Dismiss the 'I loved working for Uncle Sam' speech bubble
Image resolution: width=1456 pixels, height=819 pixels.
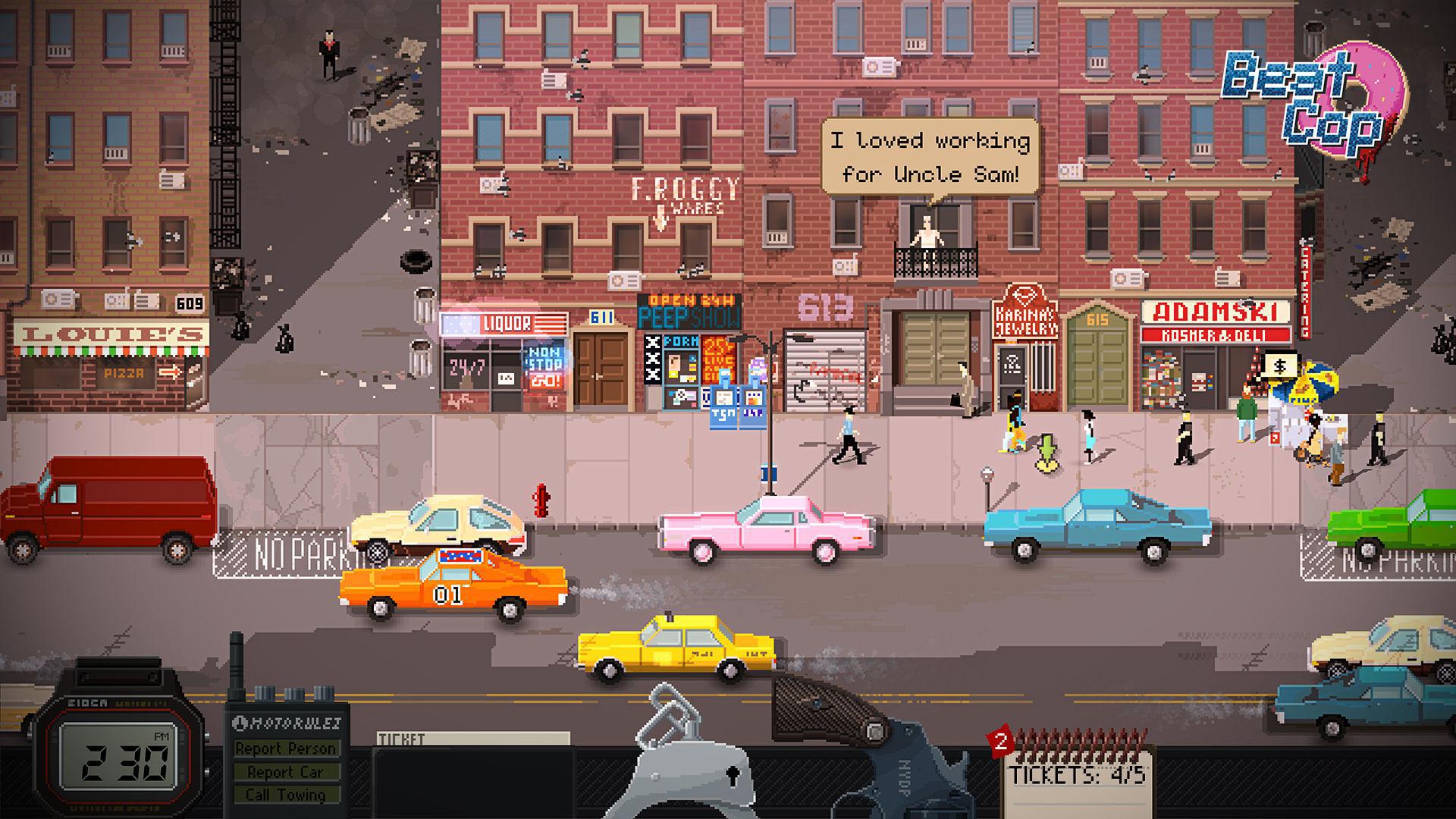(928, 155)
